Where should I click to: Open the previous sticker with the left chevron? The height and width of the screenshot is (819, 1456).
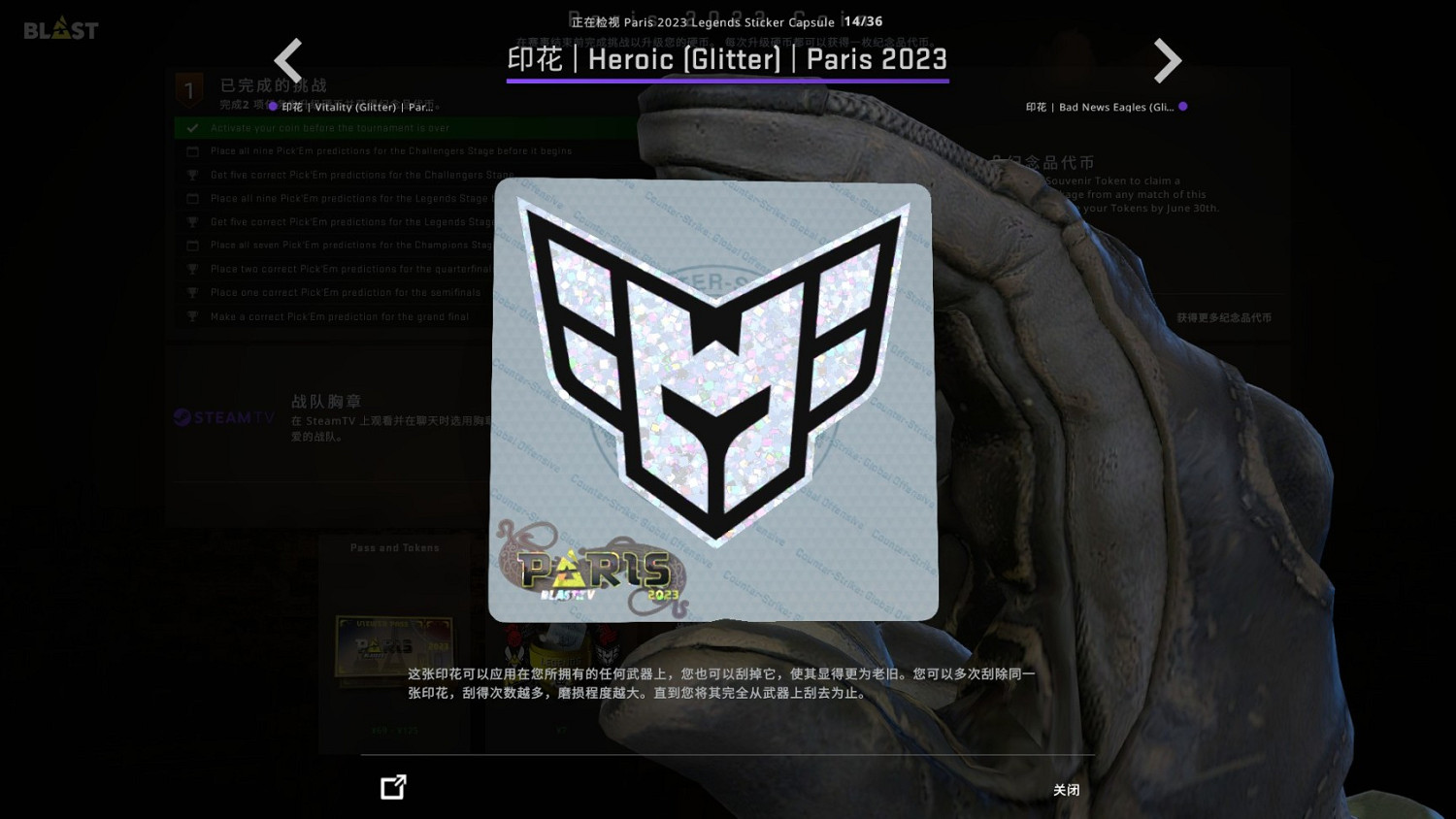pos(288,60)
